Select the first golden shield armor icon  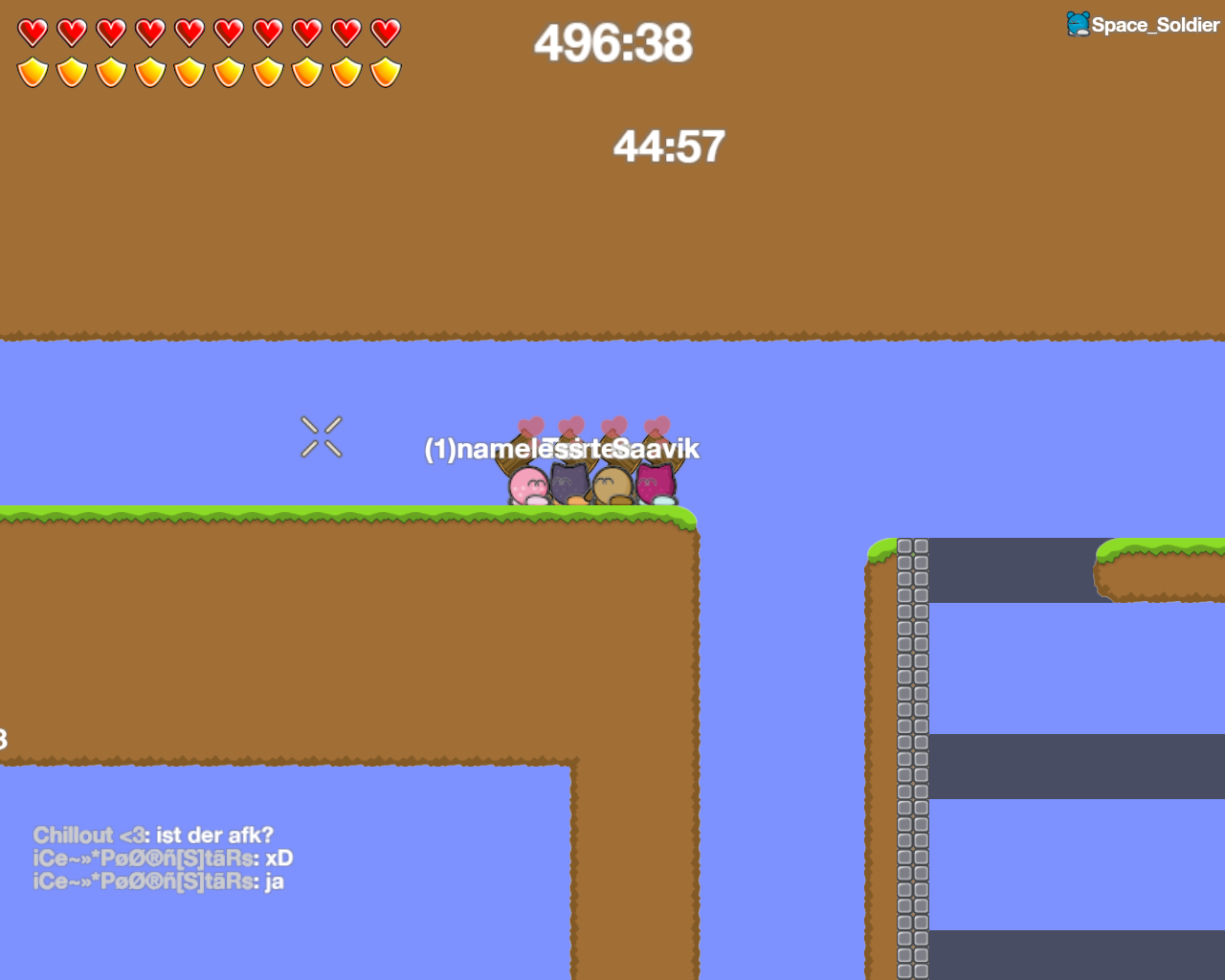tap(32, 71)
